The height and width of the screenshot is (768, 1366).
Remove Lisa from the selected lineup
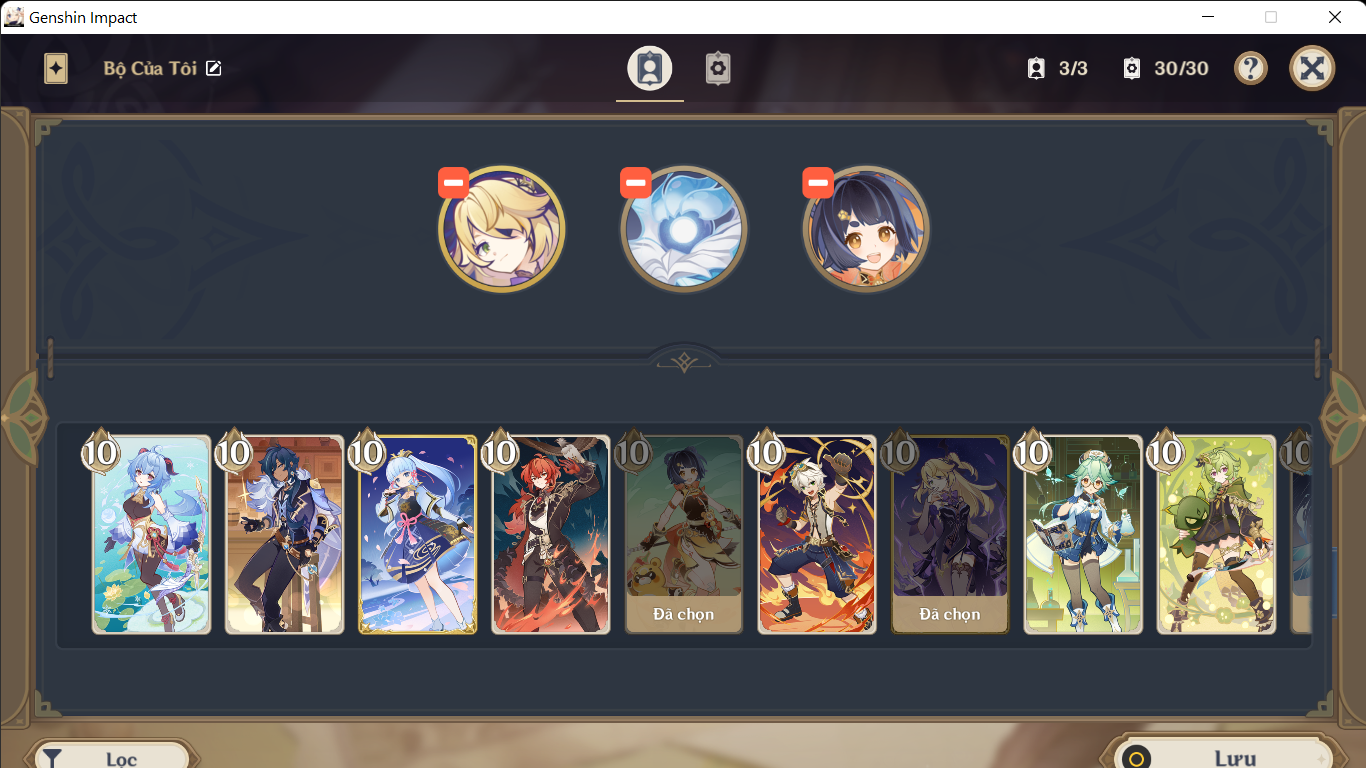[453, 182]
